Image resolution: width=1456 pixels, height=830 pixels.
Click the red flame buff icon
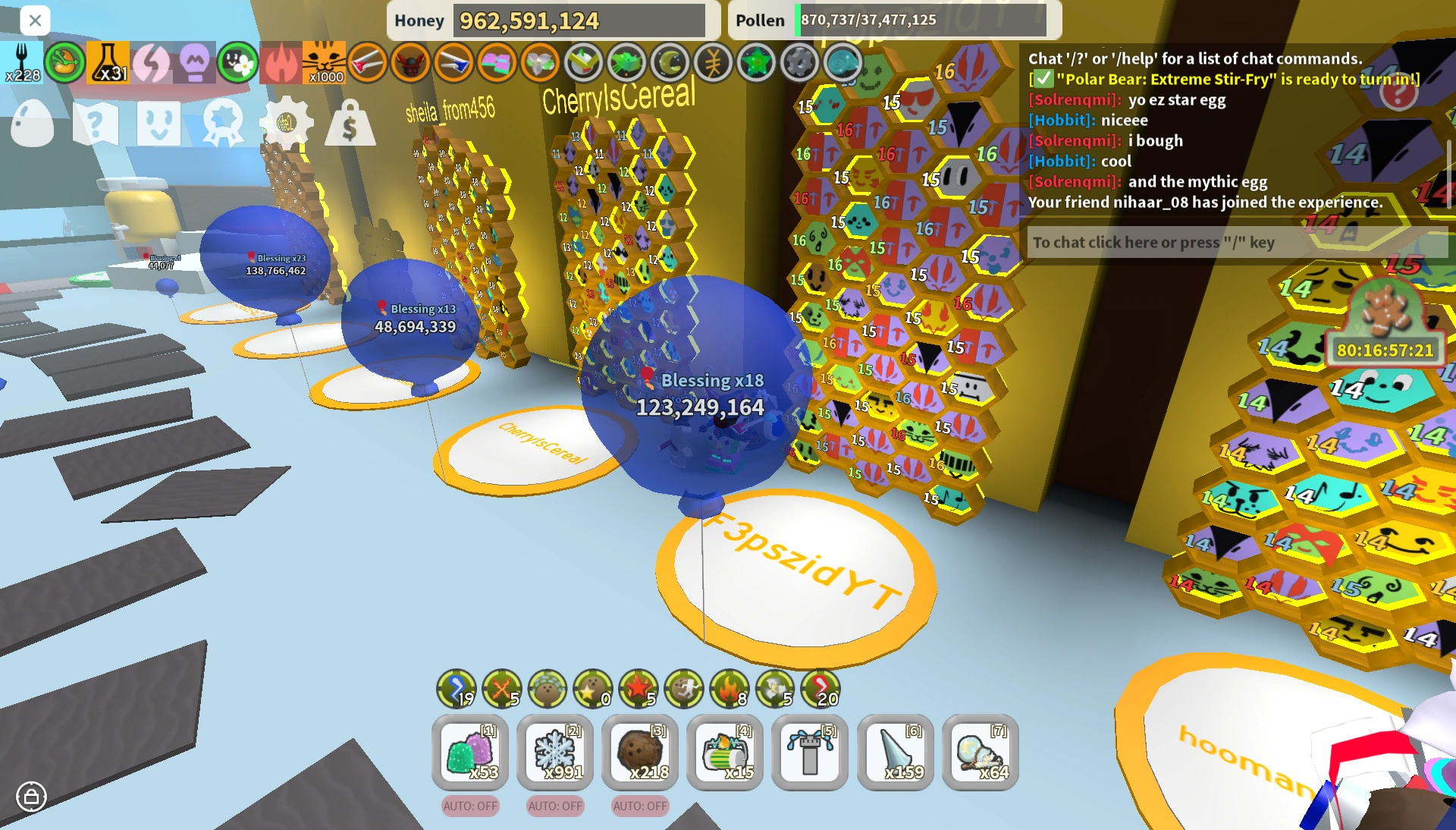tap(281, 62)
